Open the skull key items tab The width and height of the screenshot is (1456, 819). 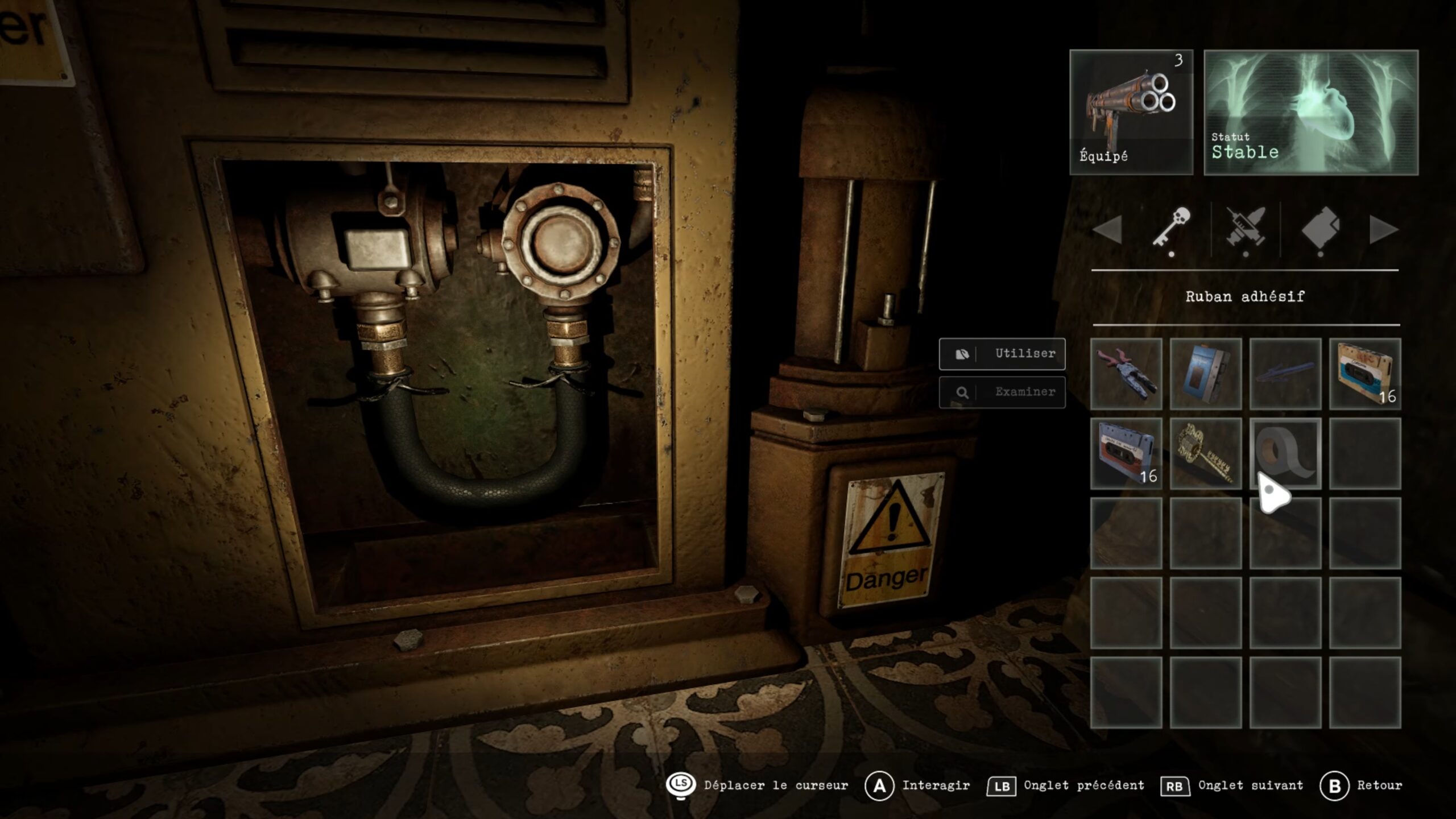tap(1172, 229)
